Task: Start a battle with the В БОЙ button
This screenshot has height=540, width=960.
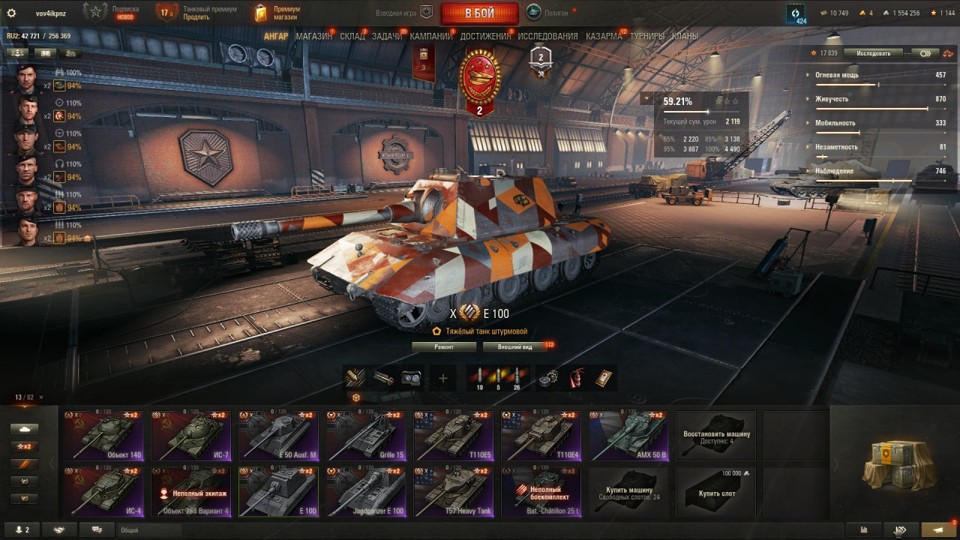Action: [479, 13]
